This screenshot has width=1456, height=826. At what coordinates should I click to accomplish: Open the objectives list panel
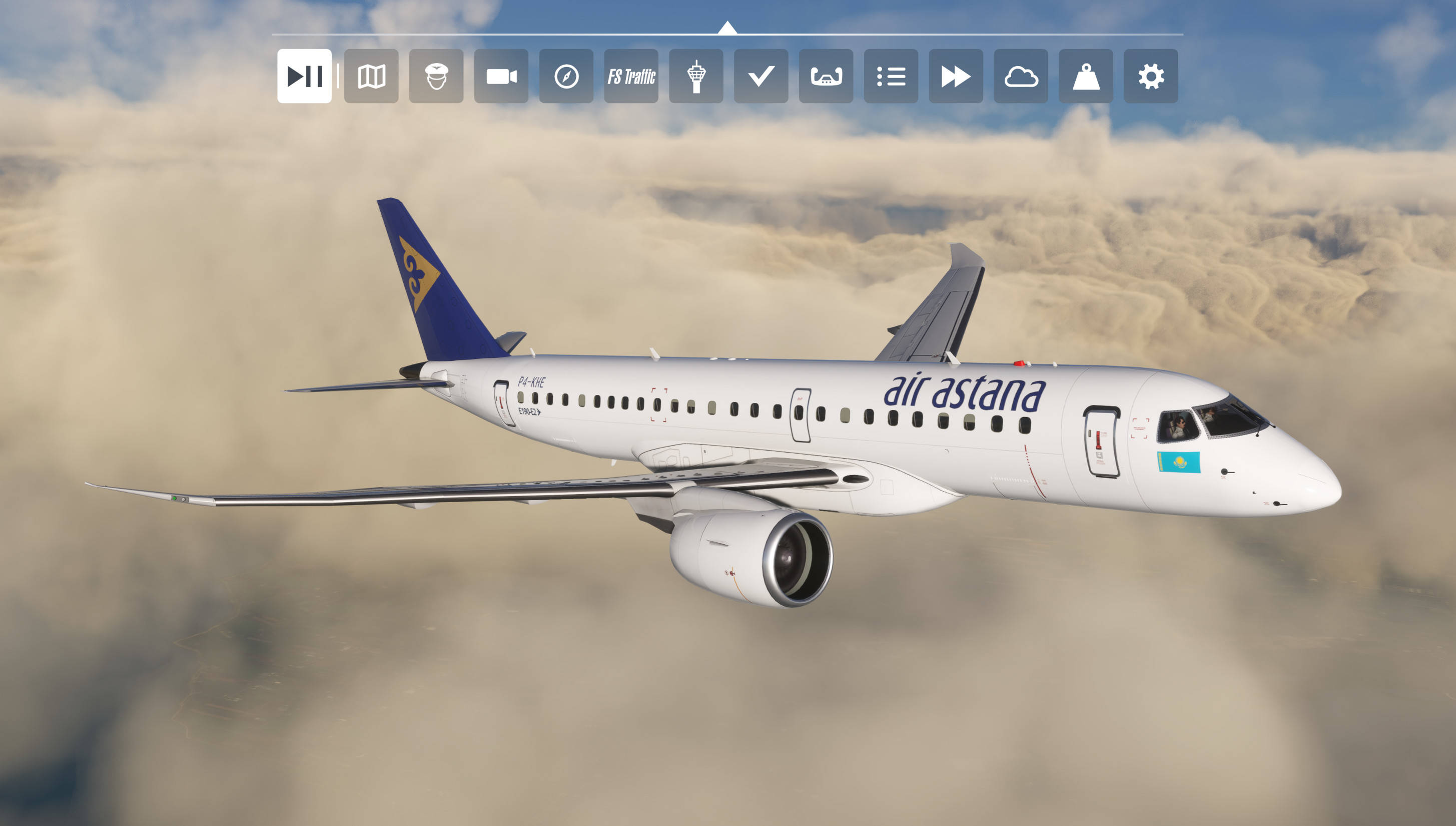tap(890, 77)
